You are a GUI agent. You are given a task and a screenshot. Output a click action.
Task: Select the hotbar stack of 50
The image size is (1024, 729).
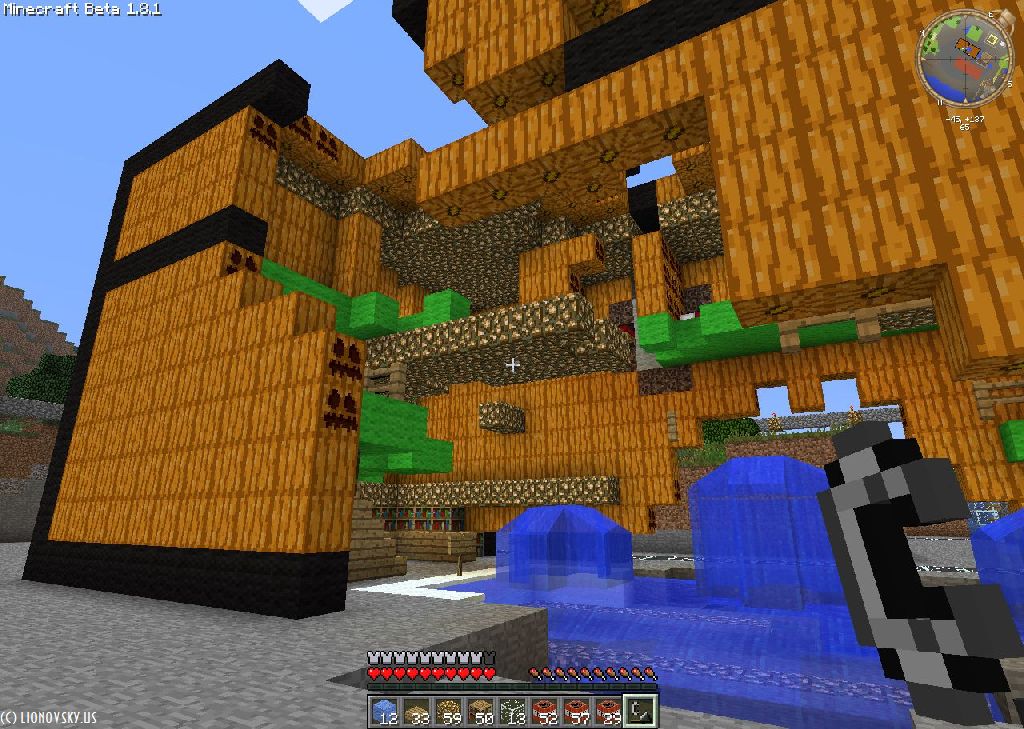point(479,711)
